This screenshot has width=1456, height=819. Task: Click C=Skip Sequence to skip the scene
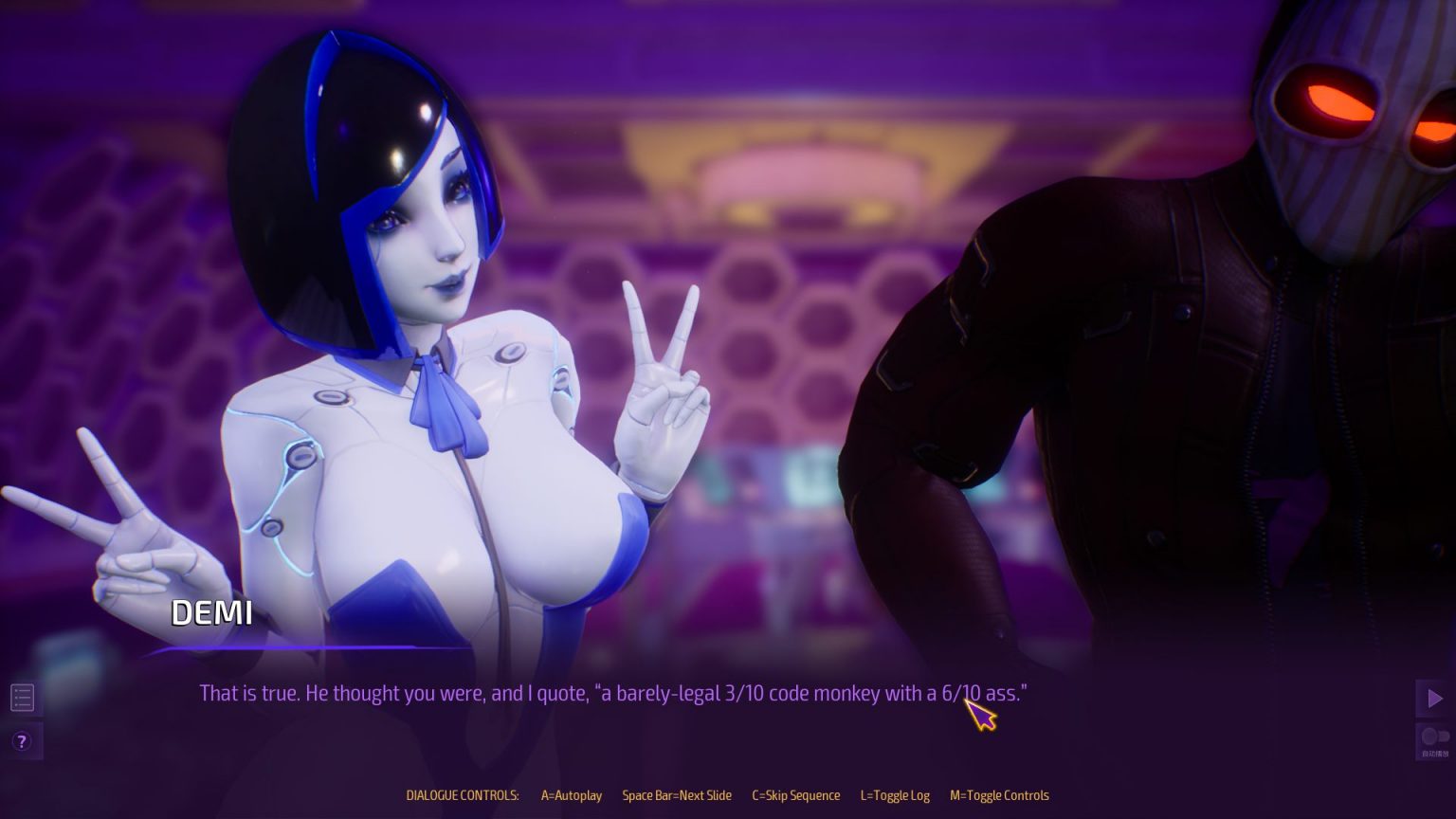796,795
